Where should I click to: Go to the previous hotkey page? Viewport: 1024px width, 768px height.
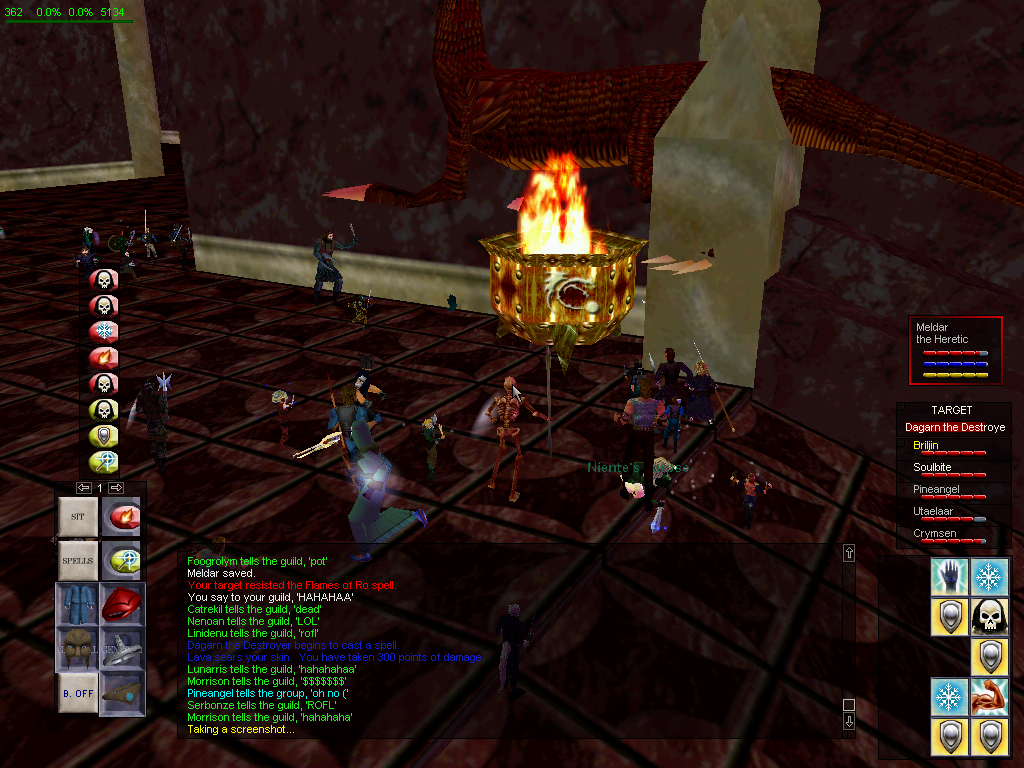click(84, 487)
